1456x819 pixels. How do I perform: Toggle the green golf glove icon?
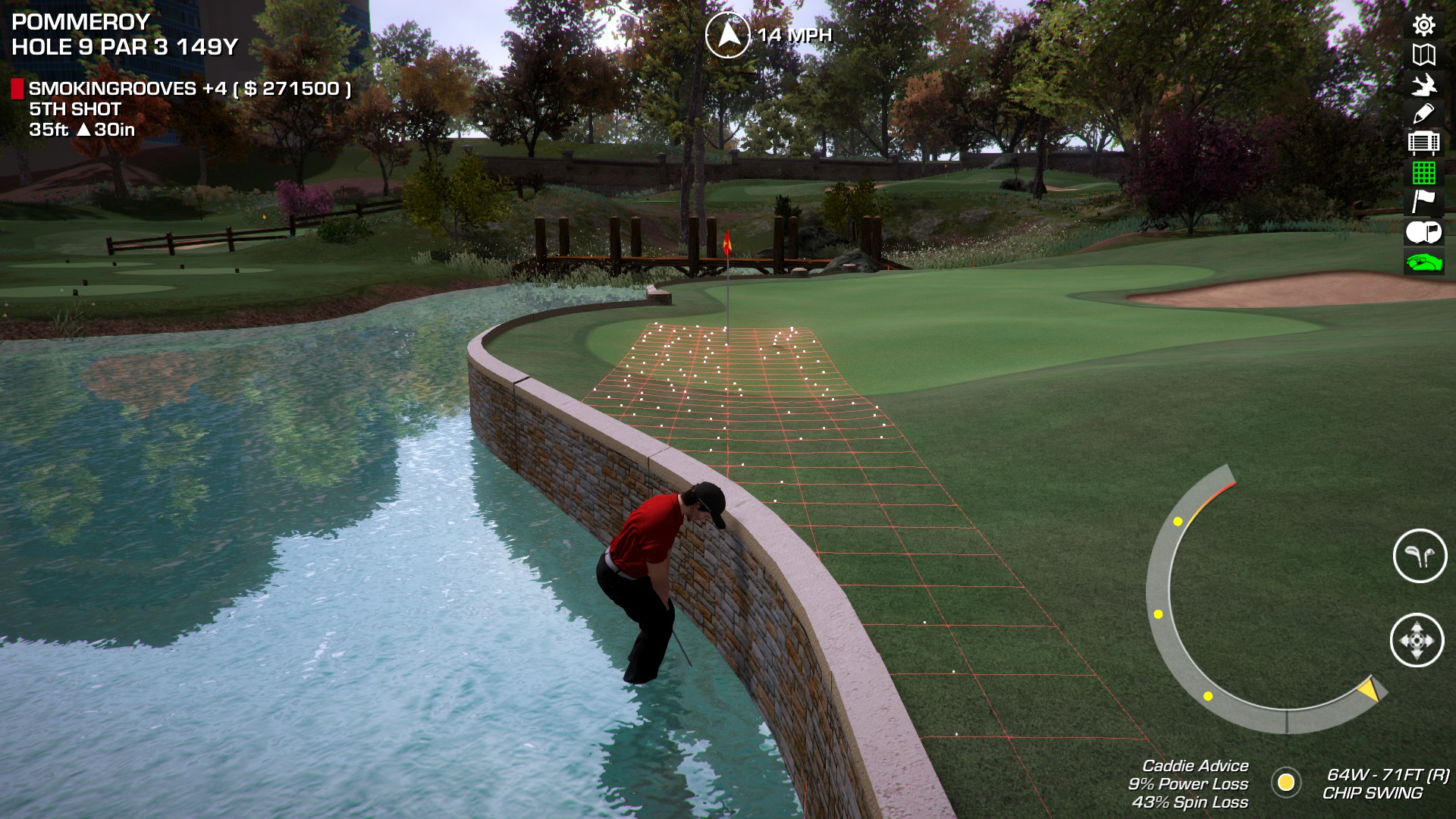[1423, 262]
